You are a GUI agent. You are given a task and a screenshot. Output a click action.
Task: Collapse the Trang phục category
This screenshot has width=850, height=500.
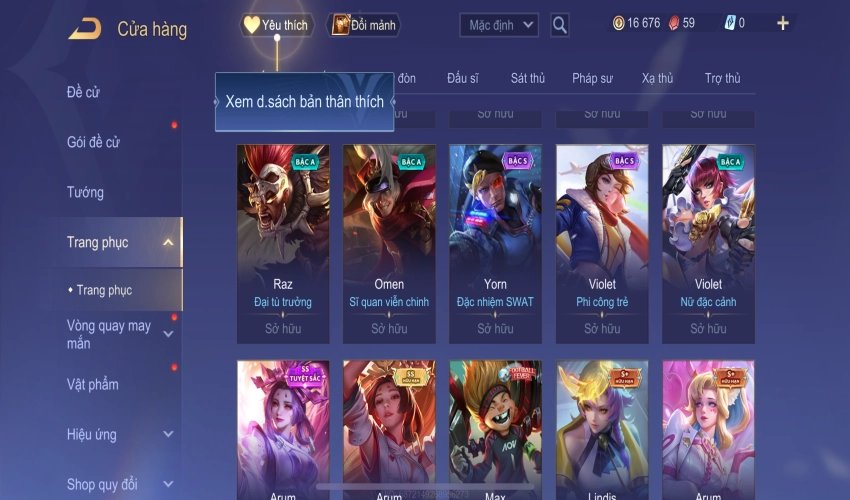click(x=168, y=242)
